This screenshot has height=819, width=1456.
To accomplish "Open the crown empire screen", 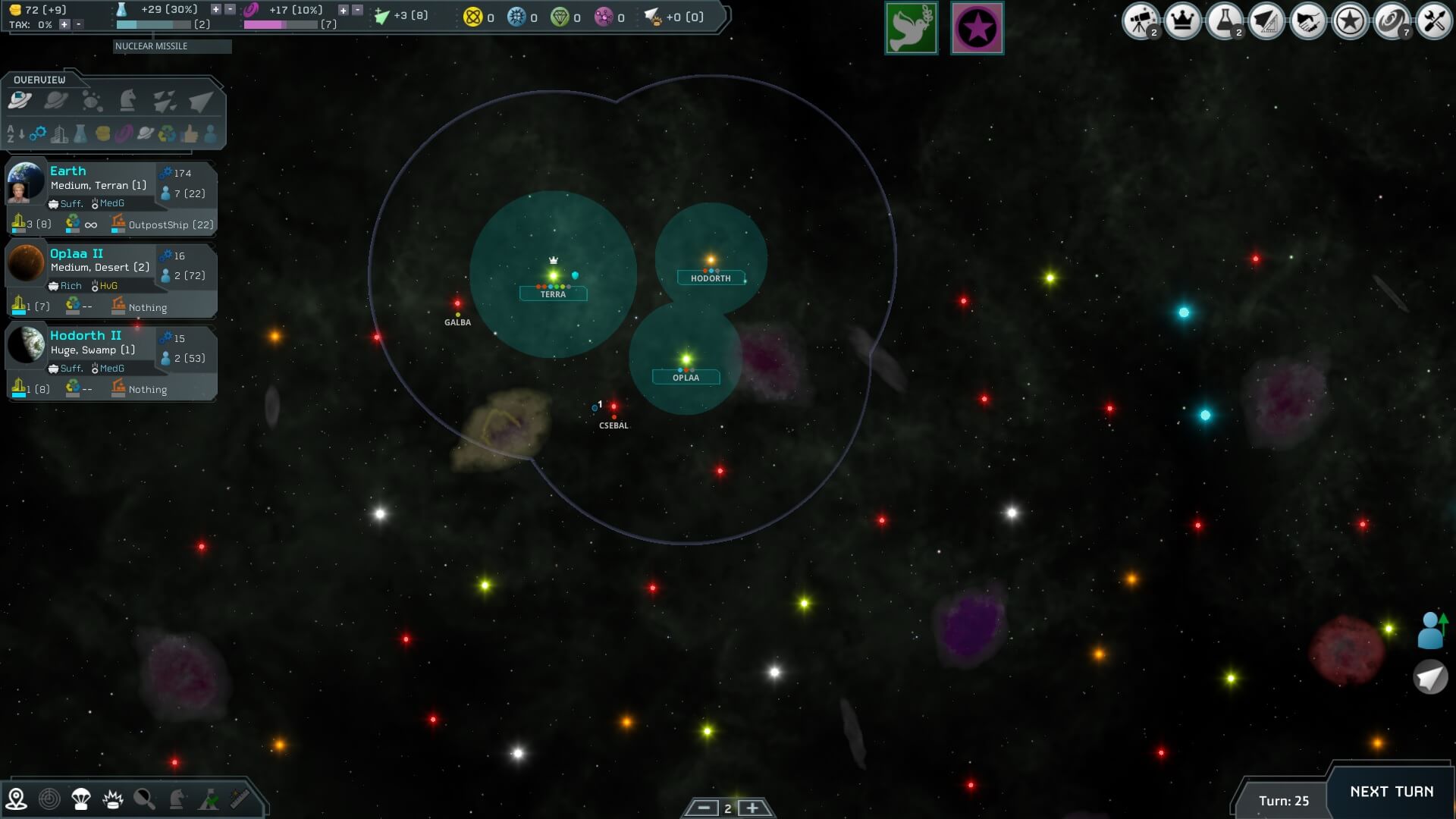I will tap(1182, 21).
